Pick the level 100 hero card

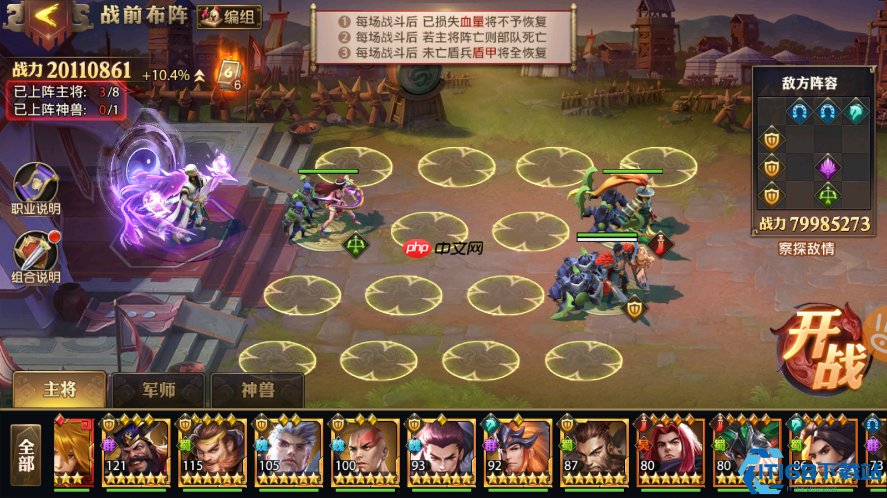coord(363,452)
